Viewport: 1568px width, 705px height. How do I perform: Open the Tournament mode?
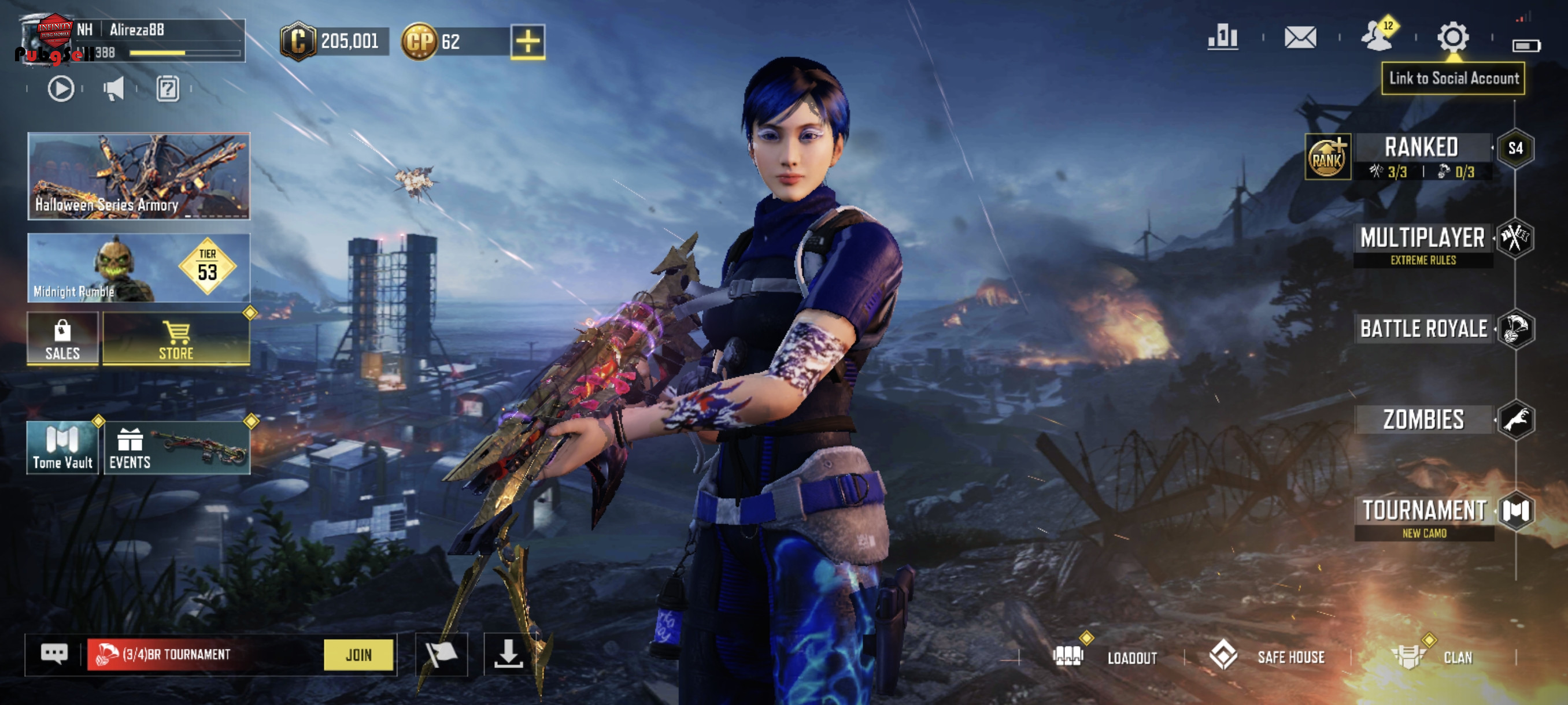tap(1423, 511)
